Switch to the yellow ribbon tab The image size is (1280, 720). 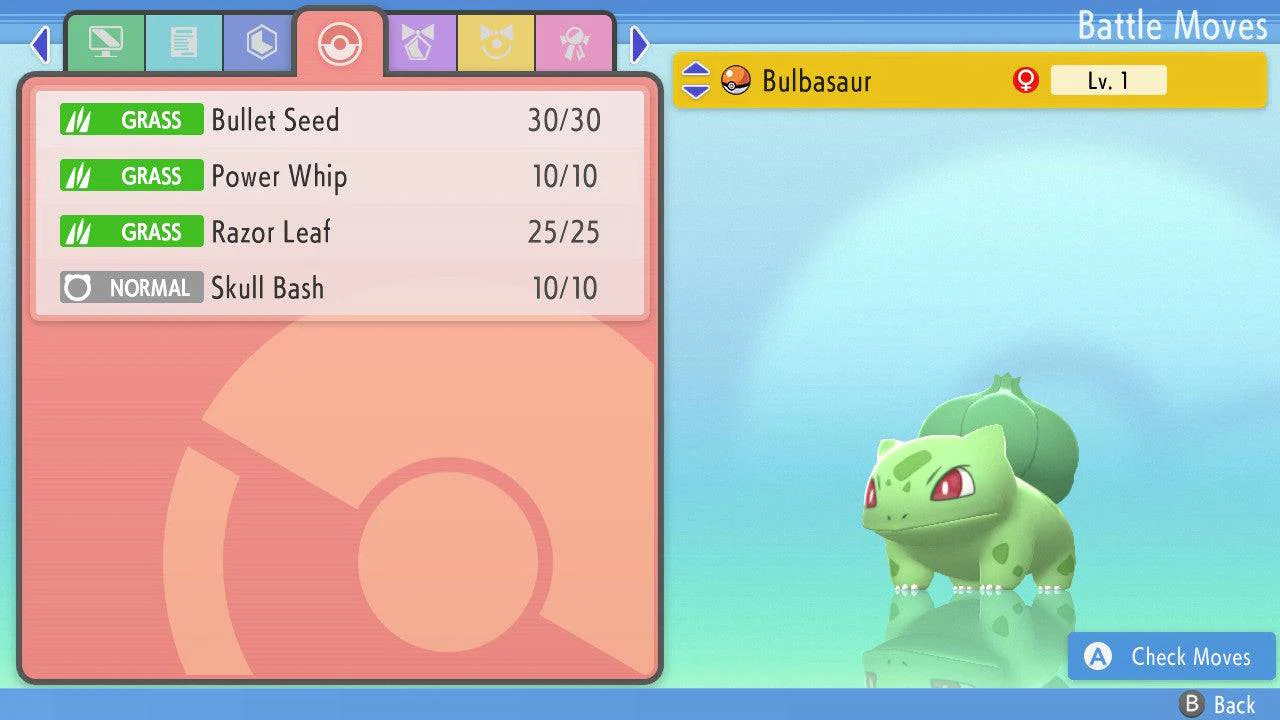point(496,43)
